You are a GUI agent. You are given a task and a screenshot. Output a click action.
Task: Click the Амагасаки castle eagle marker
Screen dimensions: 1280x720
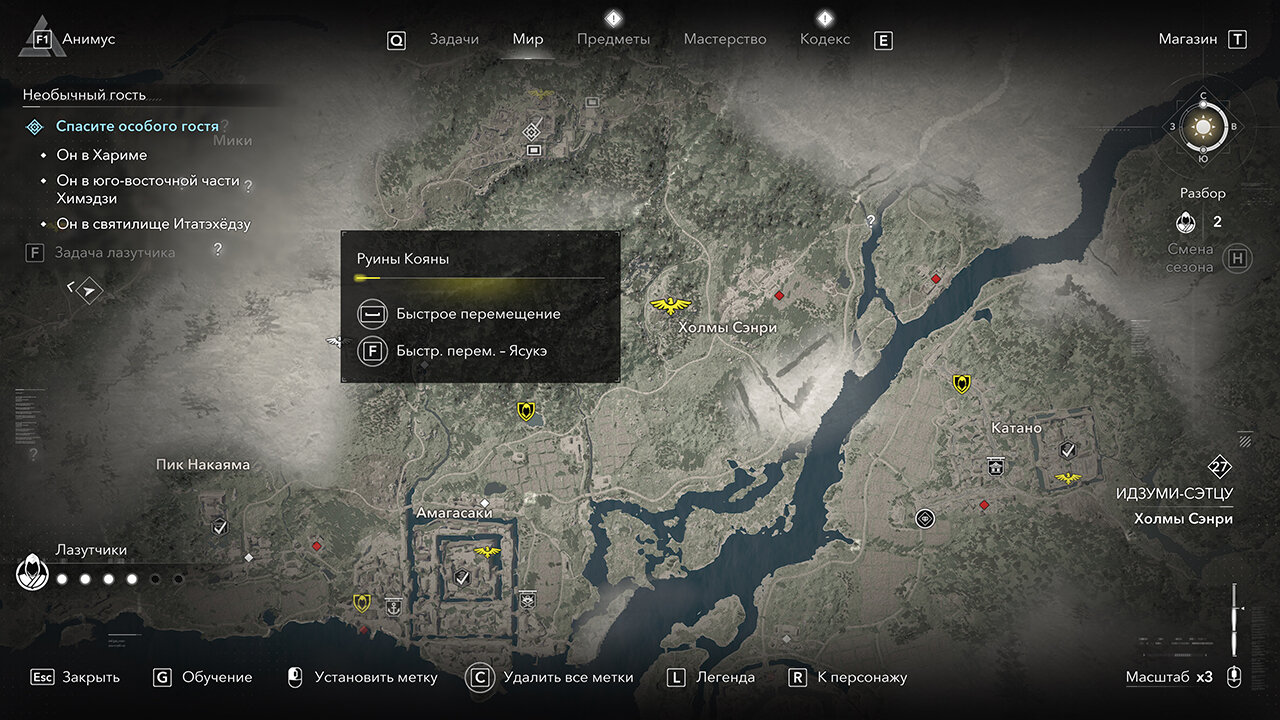click(488, 551)
